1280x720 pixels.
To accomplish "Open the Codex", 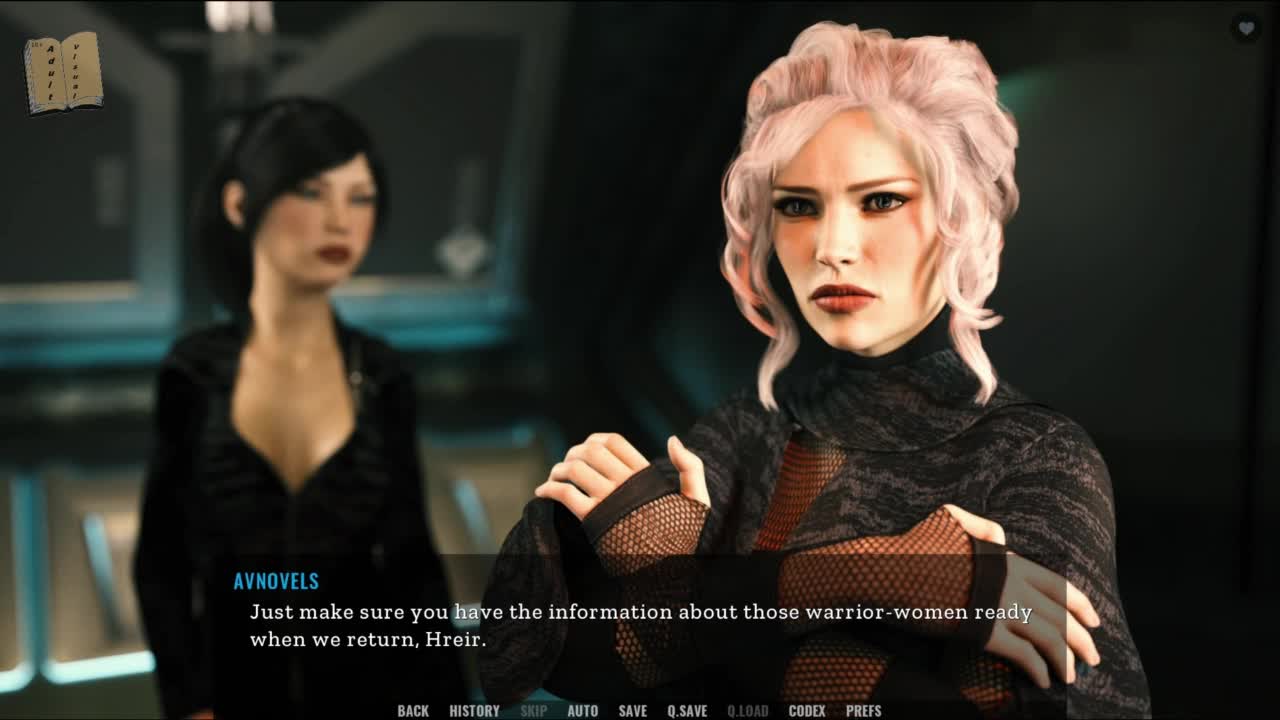I will [x=807, y=711].
